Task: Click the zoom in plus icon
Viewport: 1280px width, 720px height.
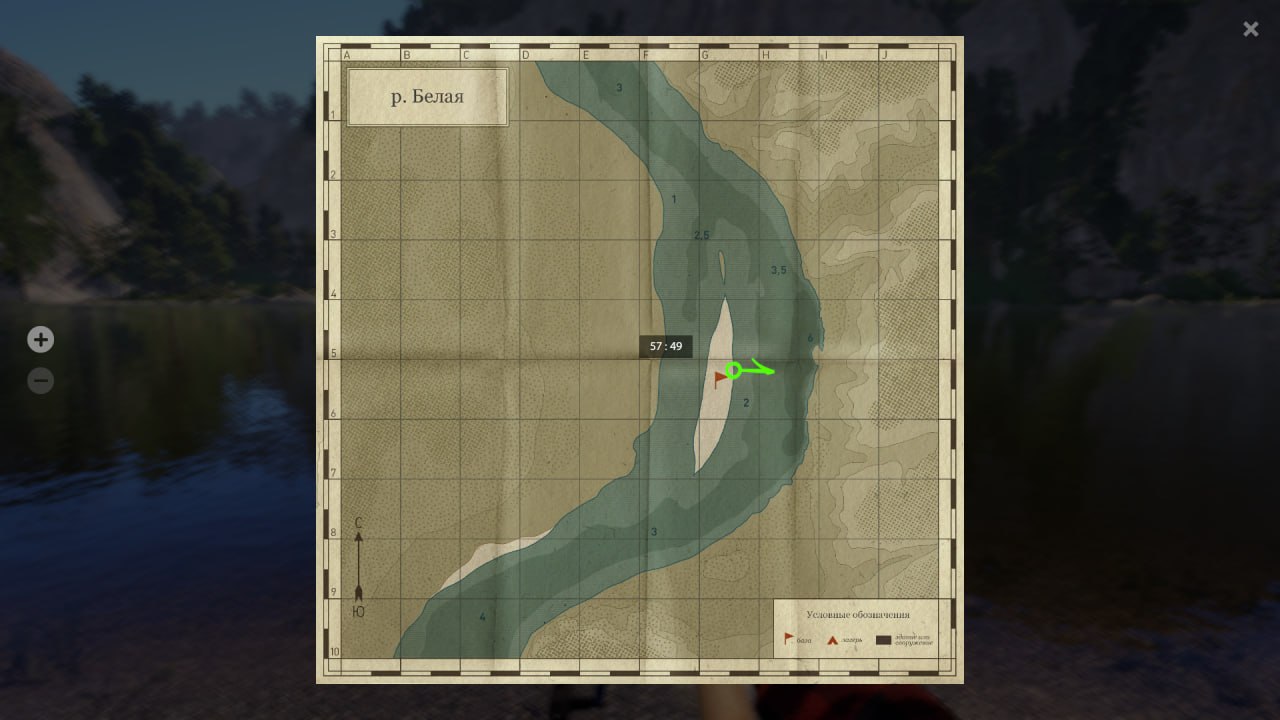Action: [40, 339]
